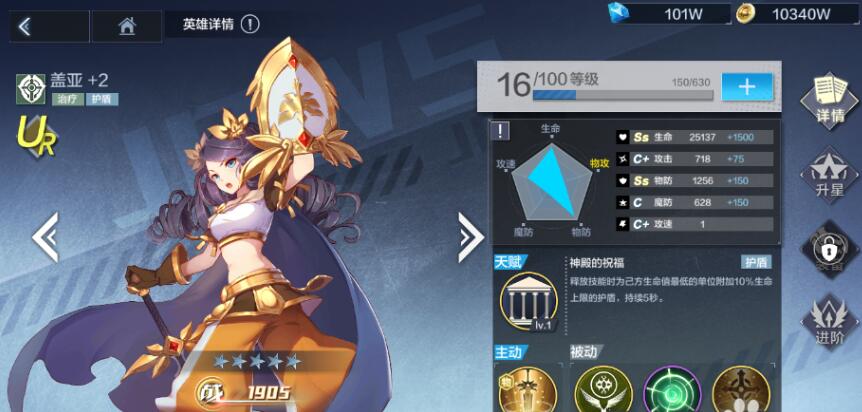The height and width of the screenshot is (412, 862).
Task: Tap the blue plus level-up button
Action: (x=747, y=86)
